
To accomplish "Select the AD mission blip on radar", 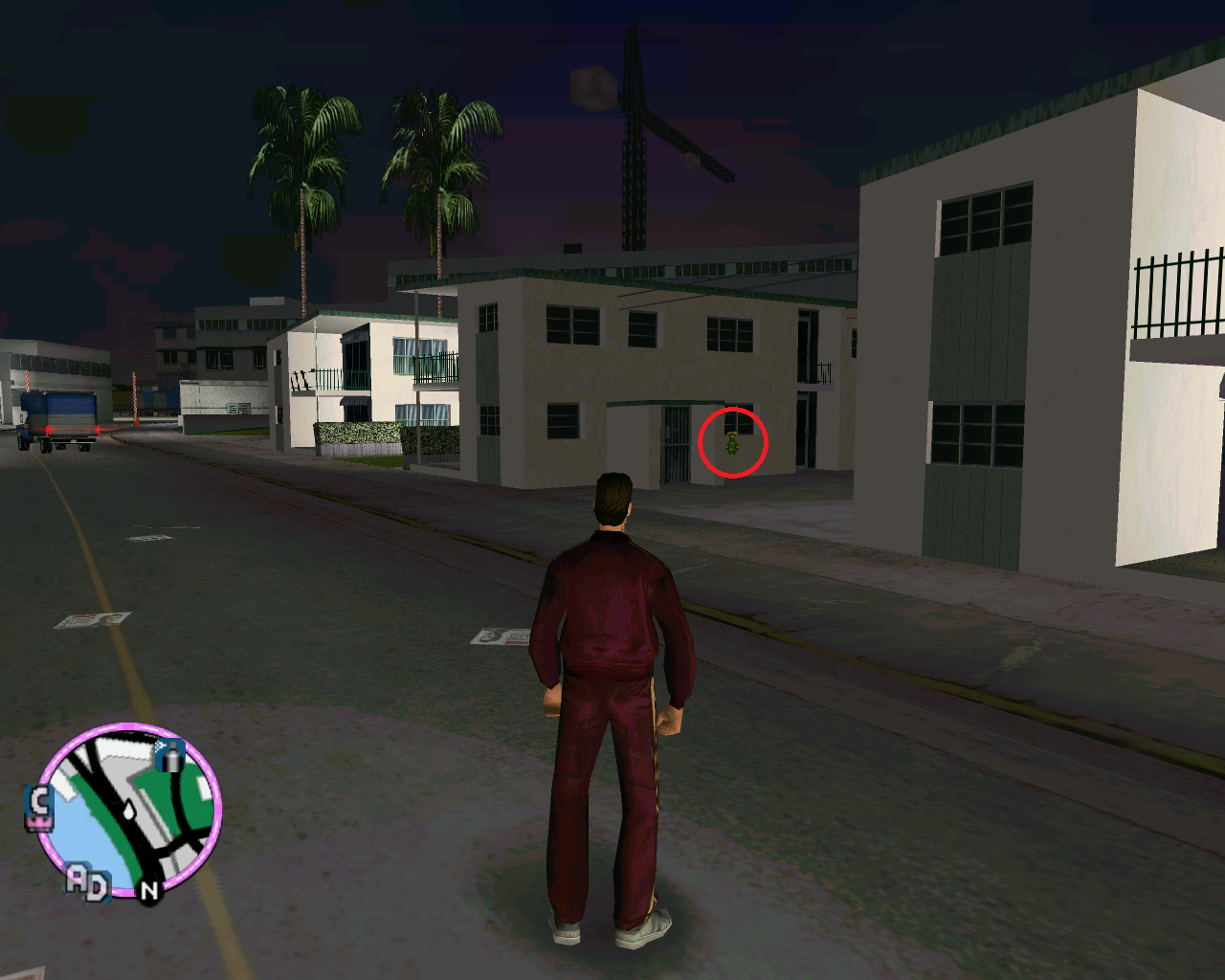I will [88, 882].
